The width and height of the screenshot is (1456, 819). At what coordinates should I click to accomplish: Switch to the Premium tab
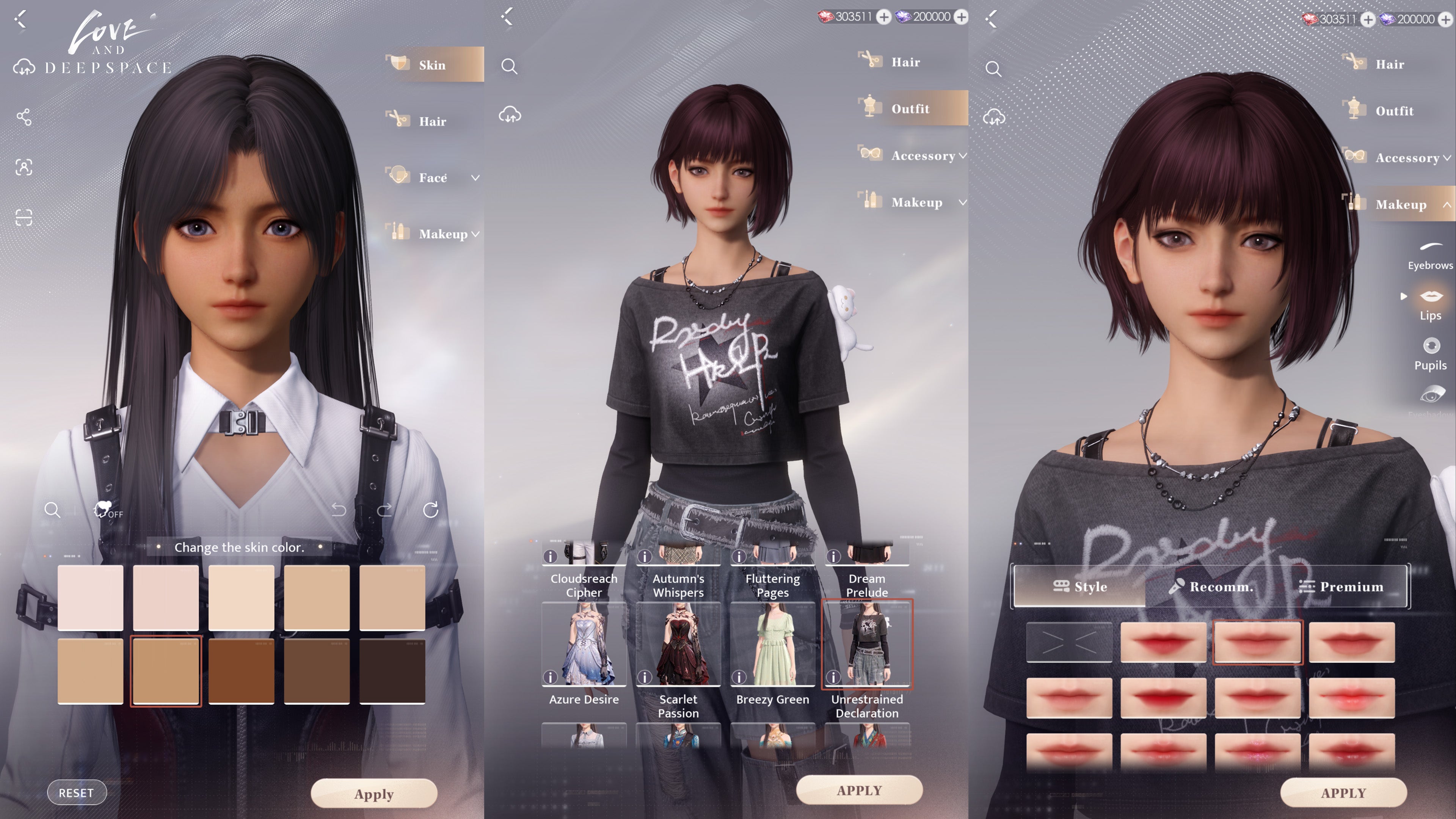coord(1341,586)
